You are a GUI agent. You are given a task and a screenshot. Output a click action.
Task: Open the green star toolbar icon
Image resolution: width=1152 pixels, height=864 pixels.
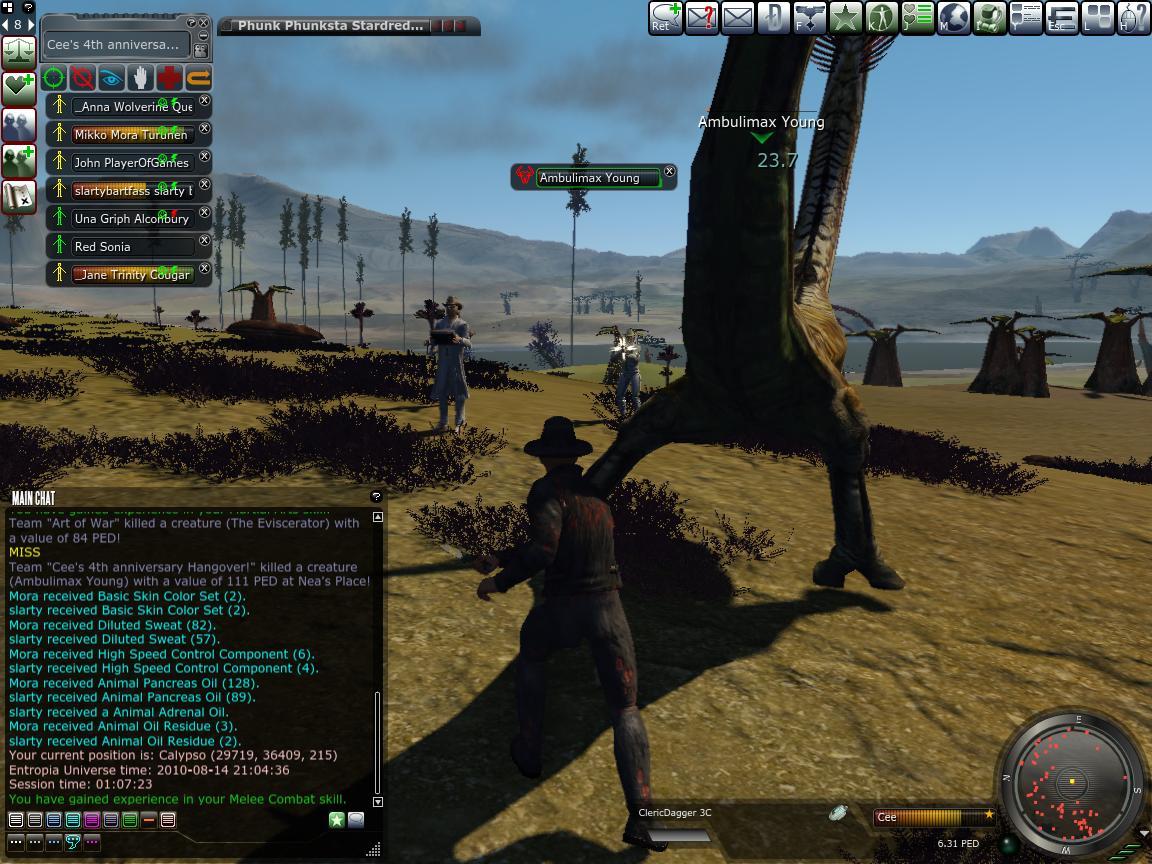(845, 18)
